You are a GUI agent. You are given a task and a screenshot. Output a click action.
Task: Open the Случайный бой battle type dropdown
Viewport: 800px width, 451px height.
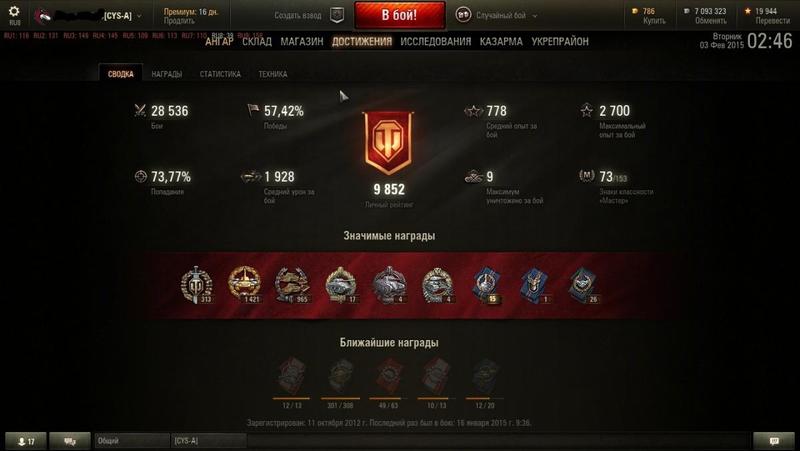[x=497, y=16]
